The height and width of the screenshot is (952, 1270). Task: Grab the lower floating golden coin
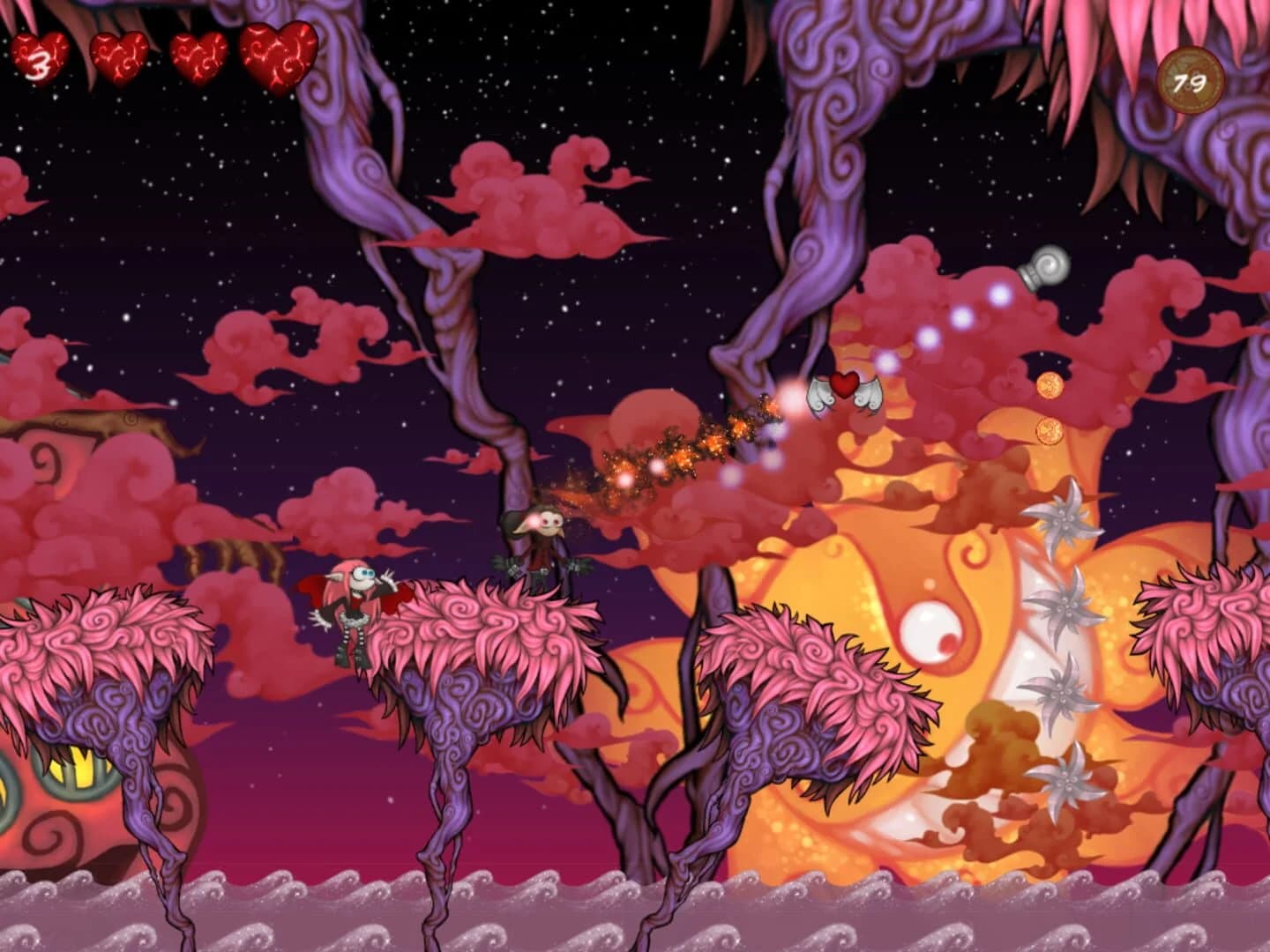tap(1050, 433)
